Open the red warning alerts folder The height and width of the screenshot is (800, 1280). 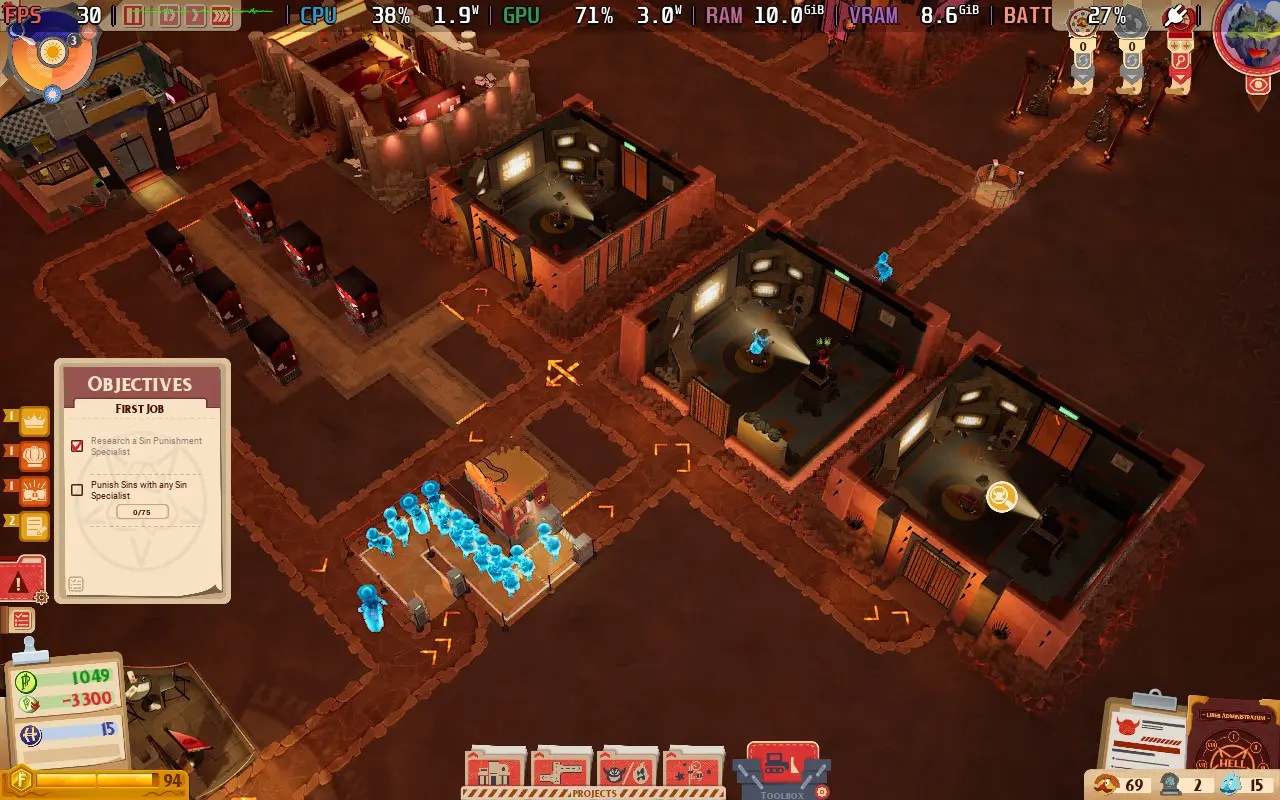[22, 580]
